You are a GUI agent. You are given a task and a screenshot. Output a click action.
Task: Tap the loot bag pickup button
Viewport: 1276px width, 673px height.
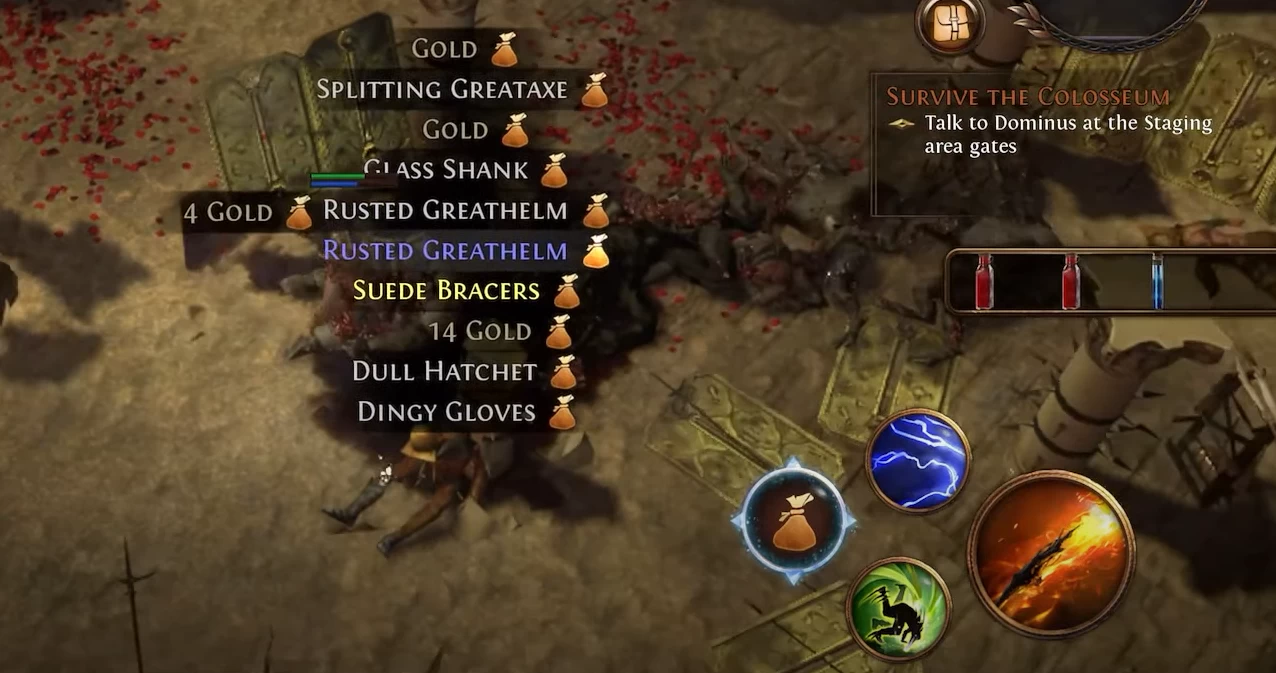[793, 521]
